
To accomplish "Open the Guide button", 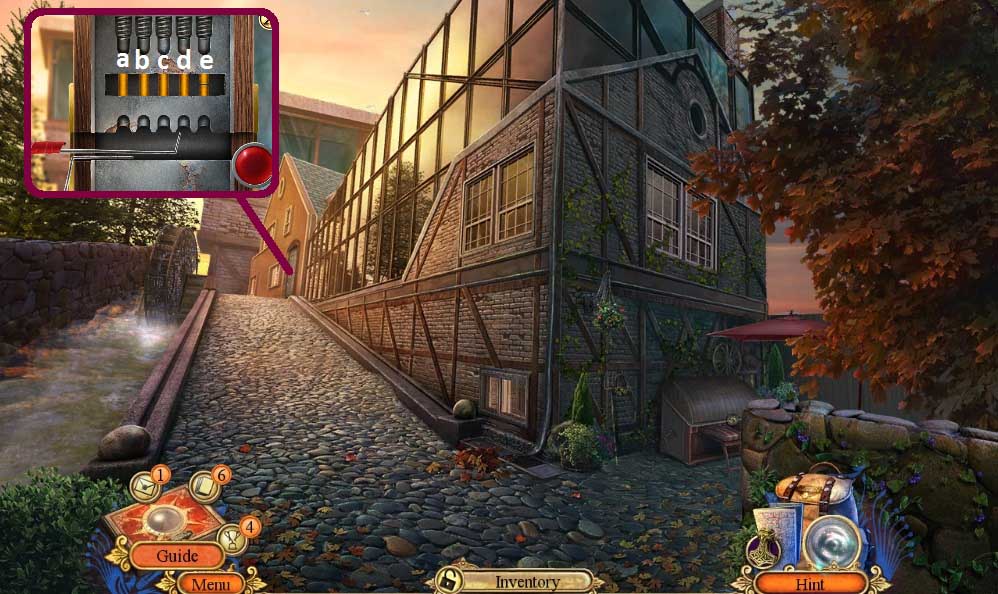I will point(176,555).
